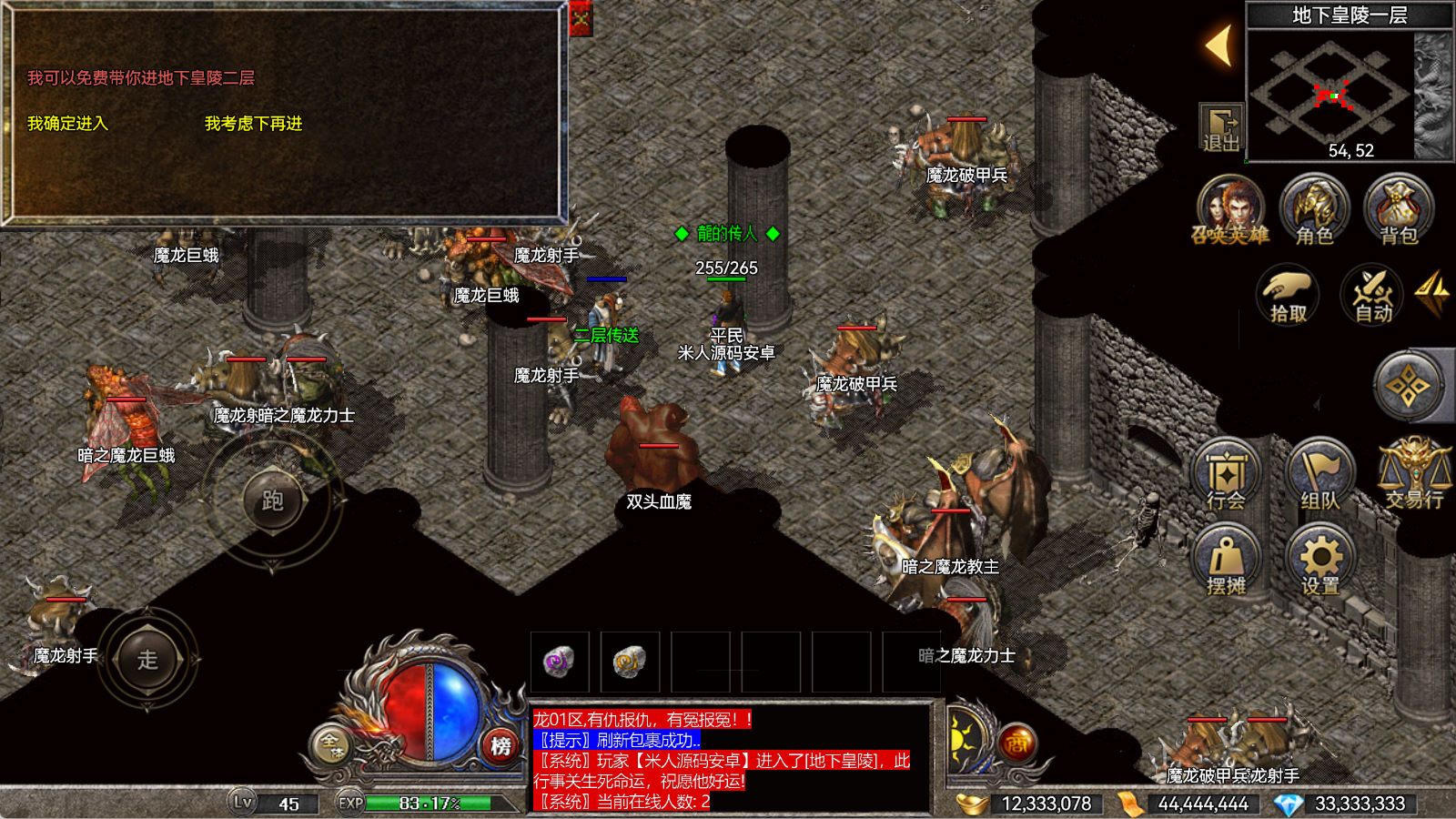Select "我考虑下再进" dialogue reply
Viewport: 1456px width, 819px height.
(x=253, y=124)
